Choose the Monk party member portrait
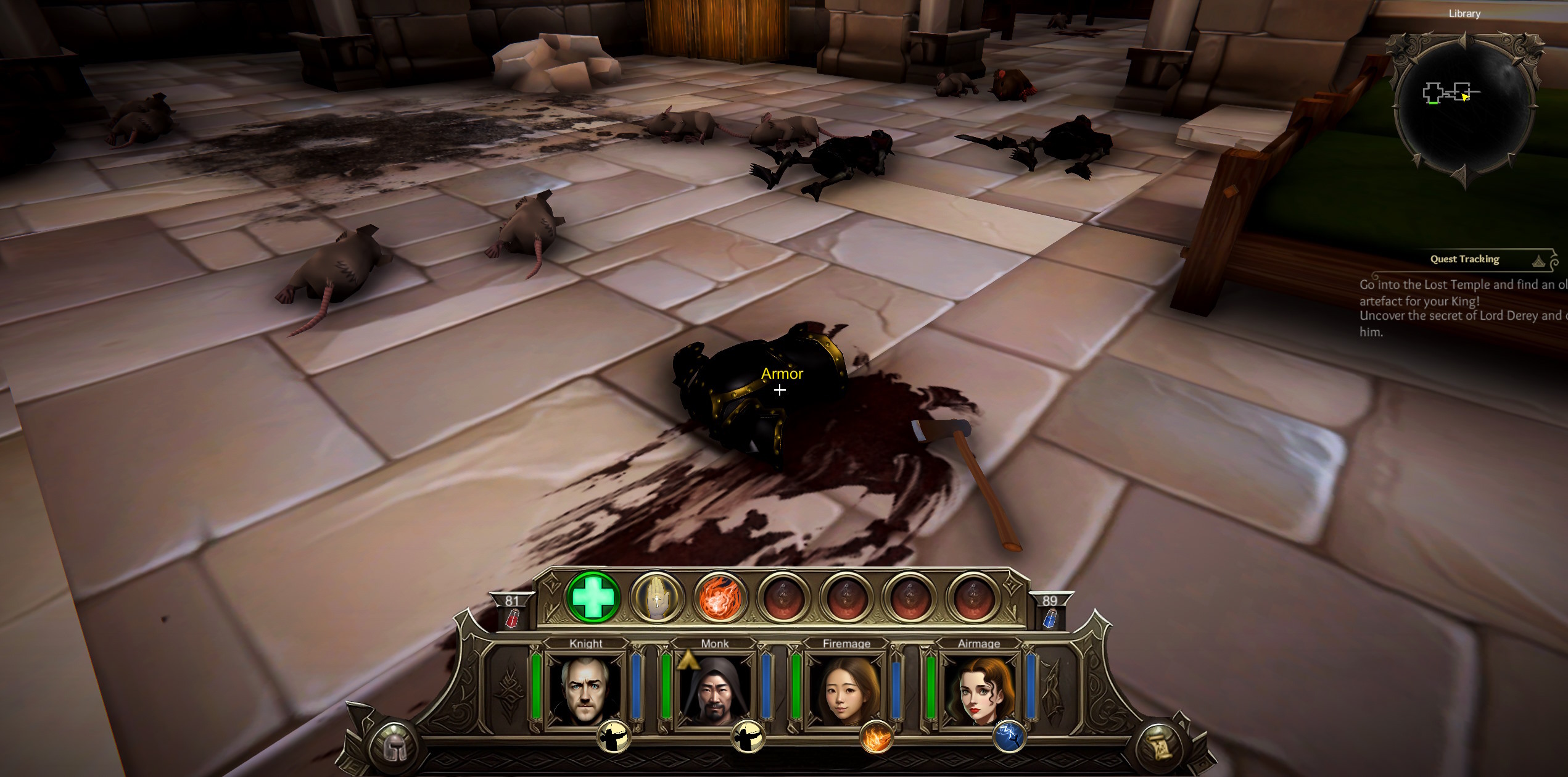The image size is (1568, 777). 715,689
